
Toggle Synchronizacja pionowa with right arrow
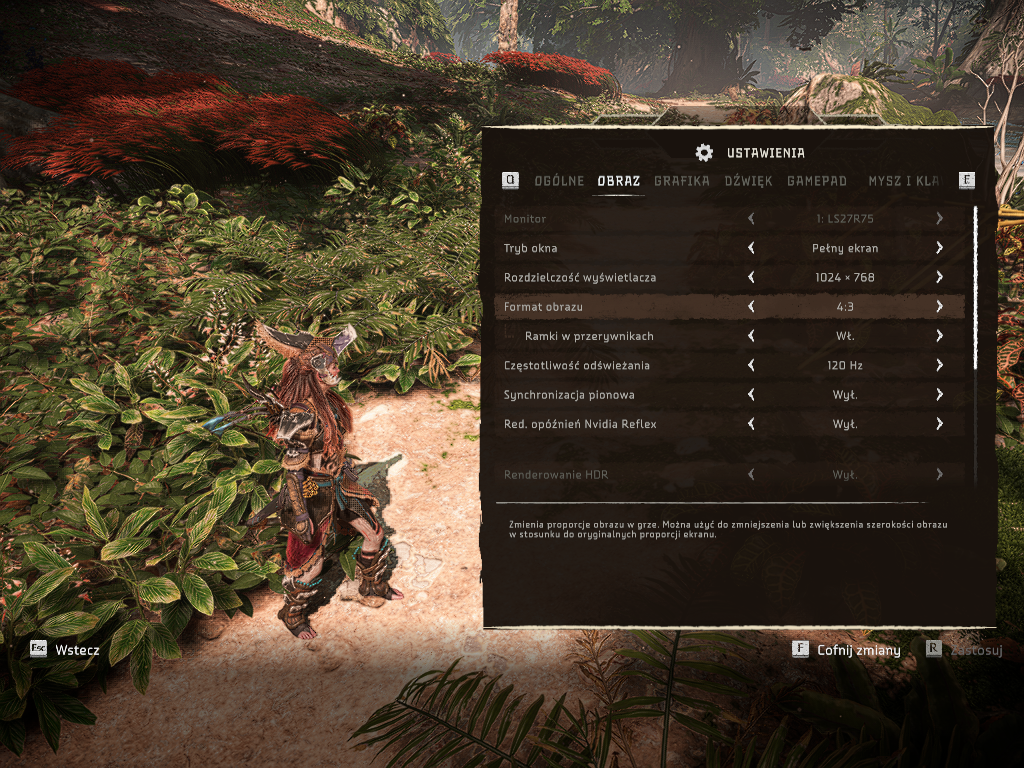[x=940, y=395]
